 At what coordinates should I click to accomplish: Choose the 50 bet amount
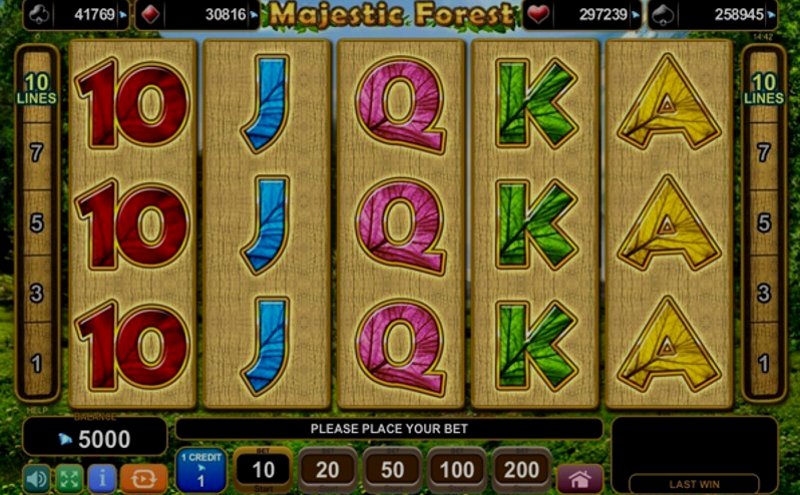coord(392,470)
